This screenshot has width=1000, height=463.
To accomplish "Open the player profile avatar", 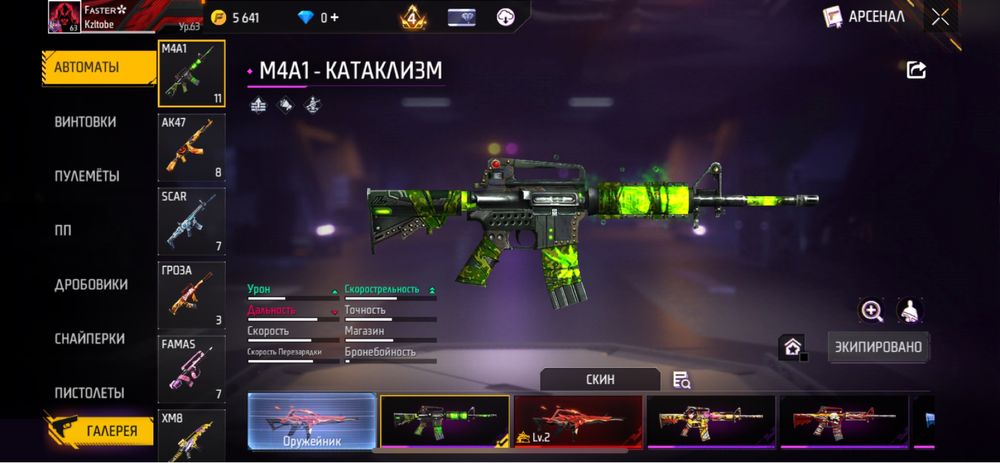I will [64, 15].
